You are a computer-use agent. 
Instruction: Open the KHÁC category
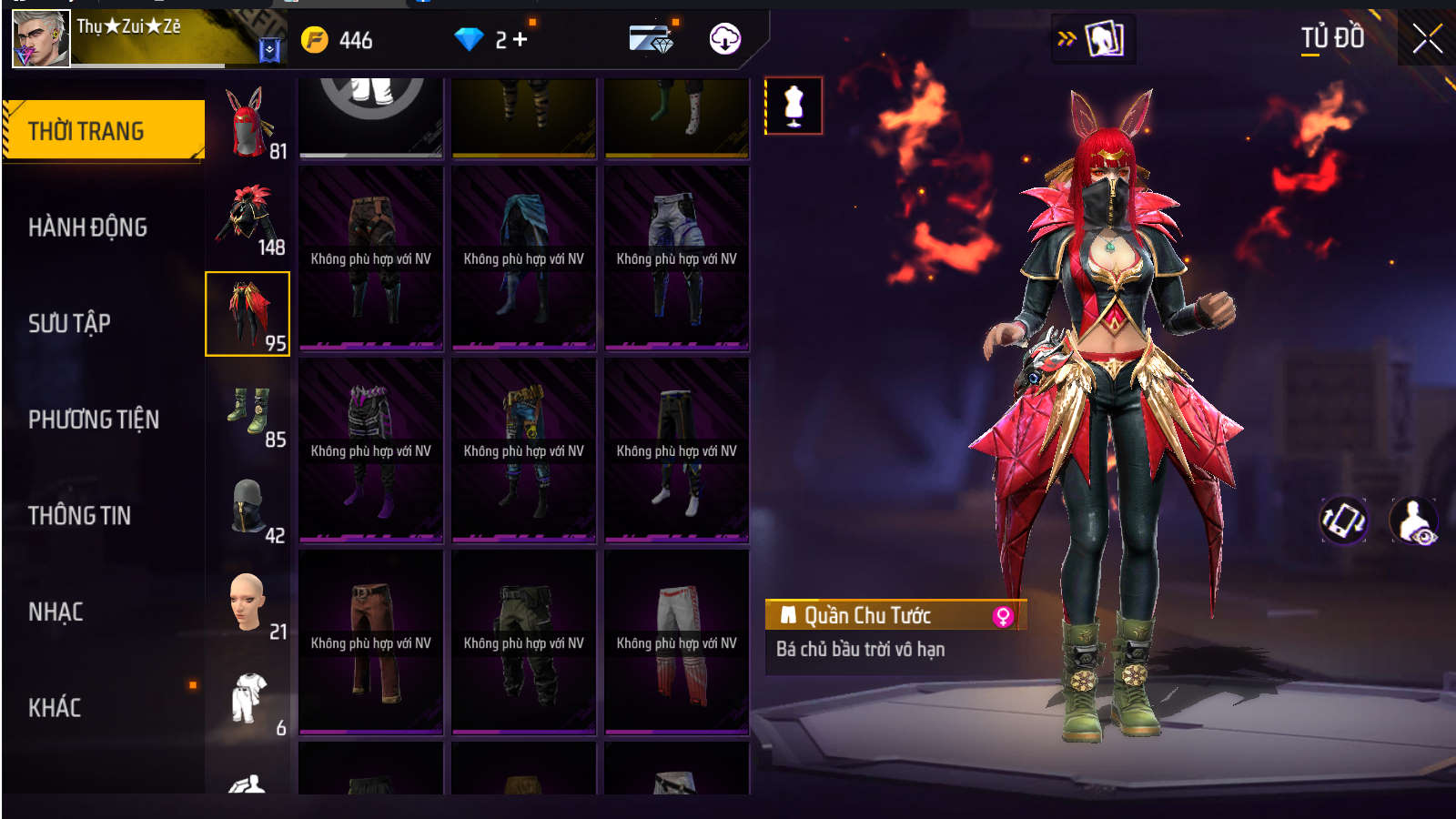55,708
